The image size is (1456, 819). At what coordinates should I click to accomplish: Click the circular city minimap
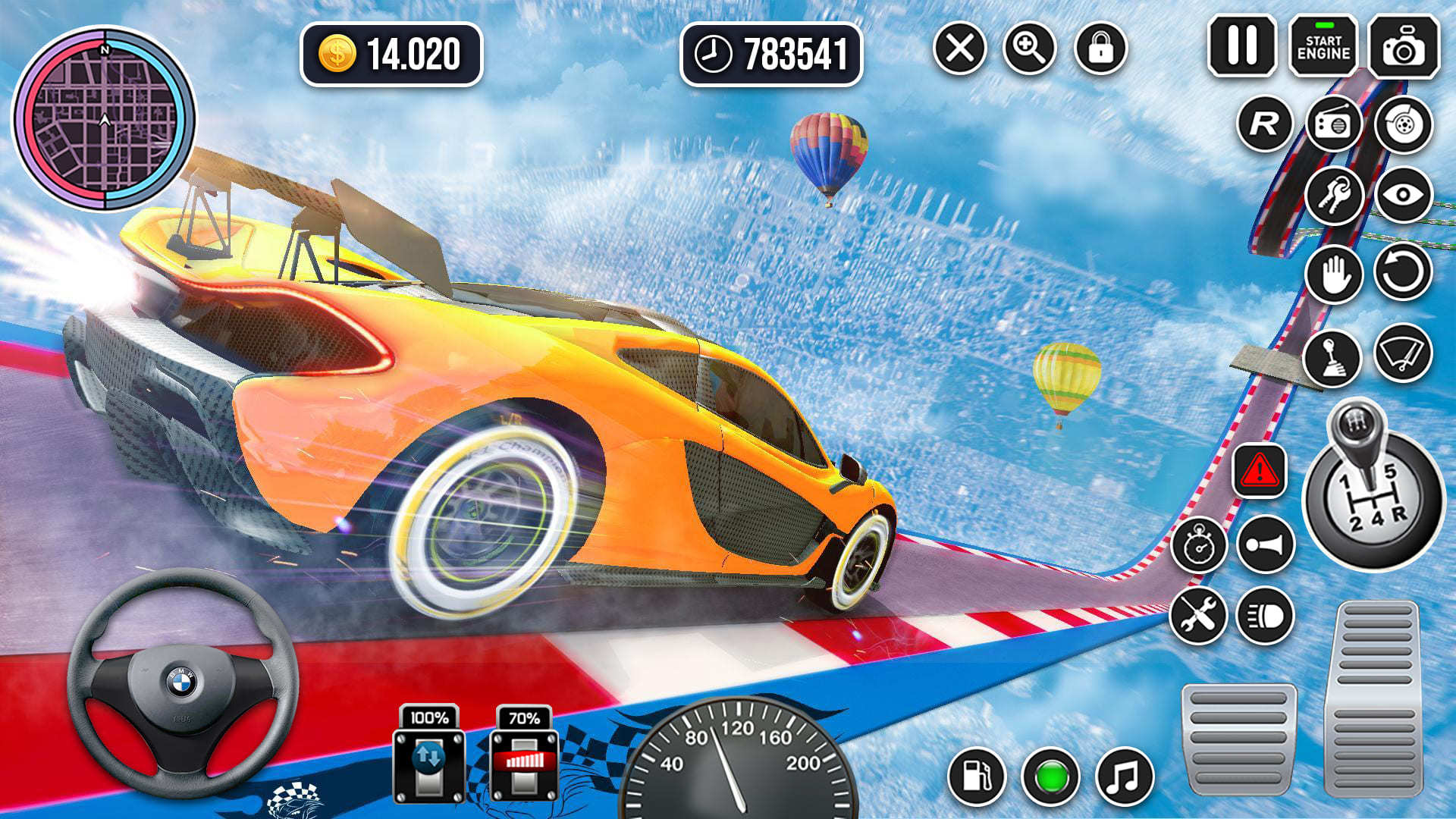pos(105,118)
